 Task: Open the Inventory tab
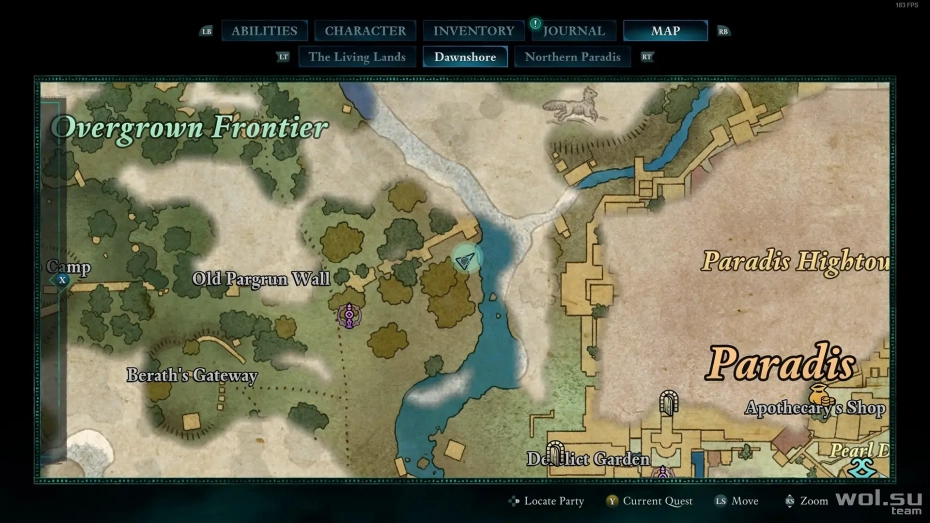[473, 31]
